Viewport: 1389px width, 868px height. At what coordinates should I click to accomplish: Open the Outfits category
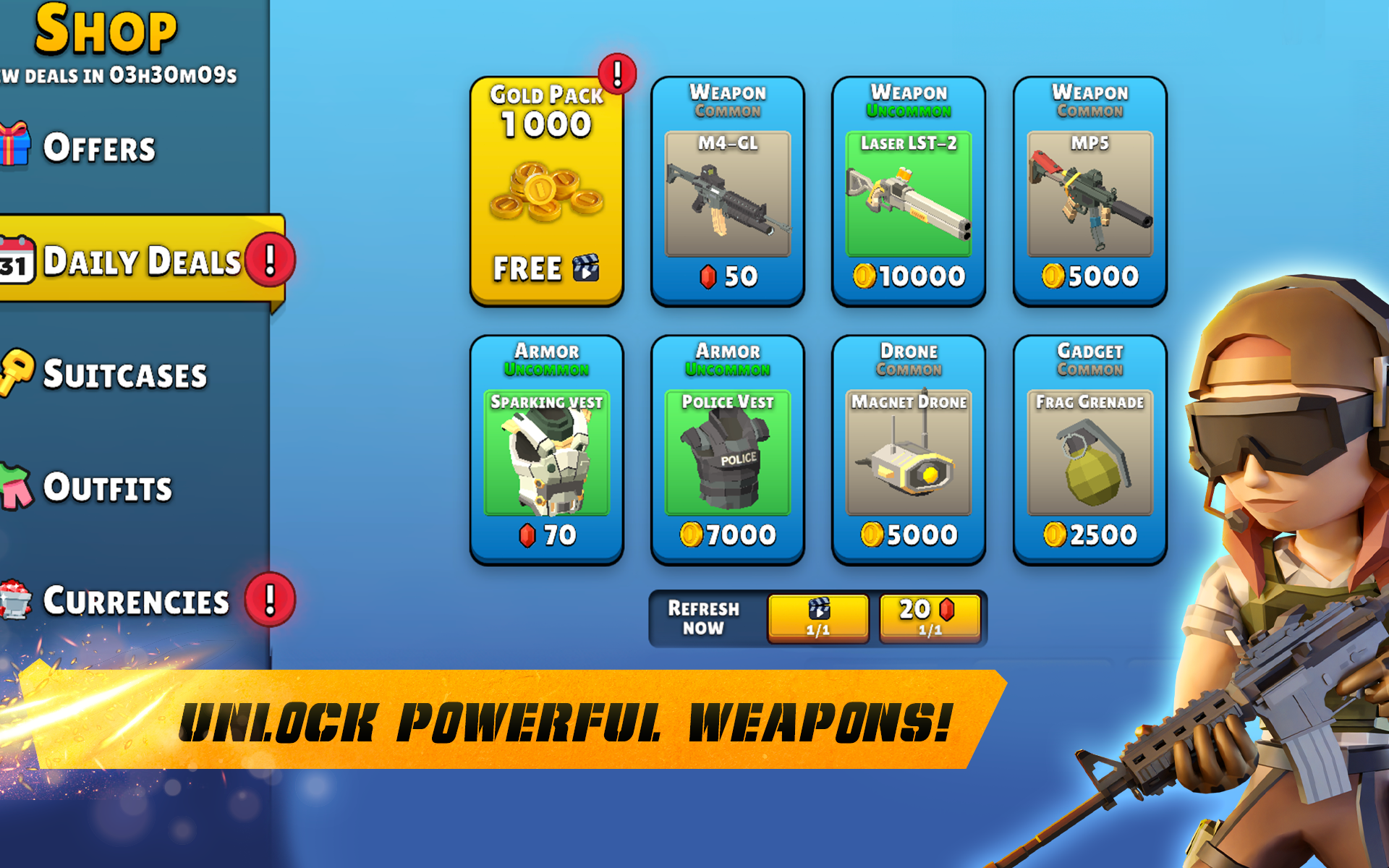(109, 488)
